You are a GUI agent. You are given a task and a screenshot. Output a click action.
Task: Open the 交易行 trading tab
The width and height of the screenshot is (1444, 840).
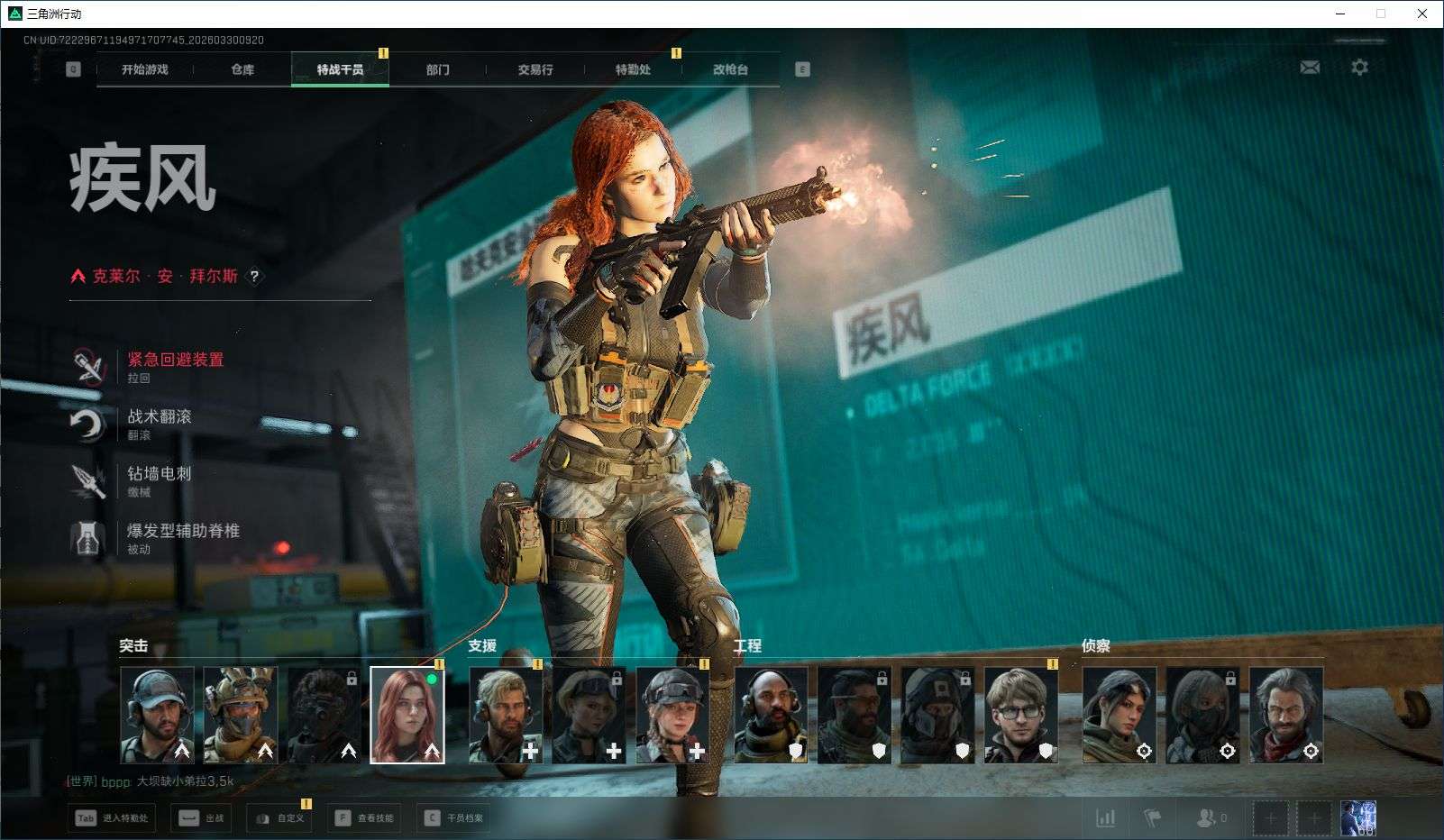(535, 69)
